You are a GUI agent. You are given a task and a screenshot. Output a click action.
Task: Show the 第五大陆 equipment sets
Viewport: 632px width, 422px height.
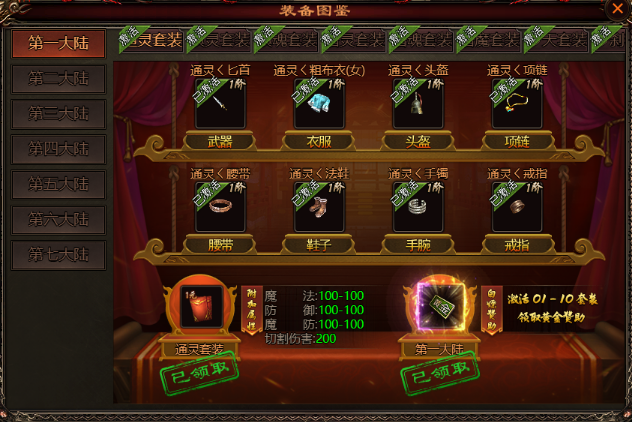[59, 185]
